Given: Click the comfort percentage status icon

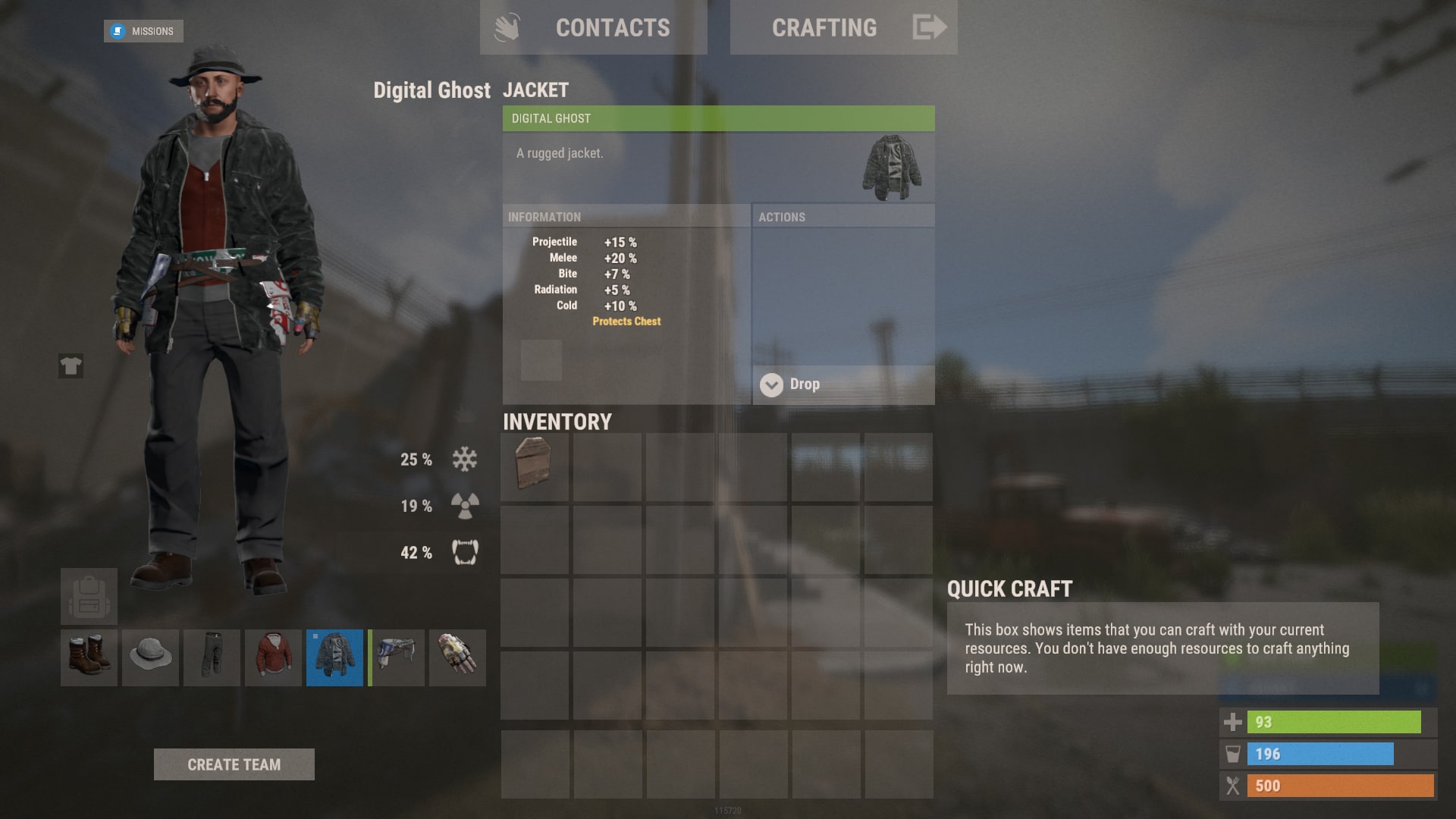Looking at the screenshot, I should click(463, 552).
